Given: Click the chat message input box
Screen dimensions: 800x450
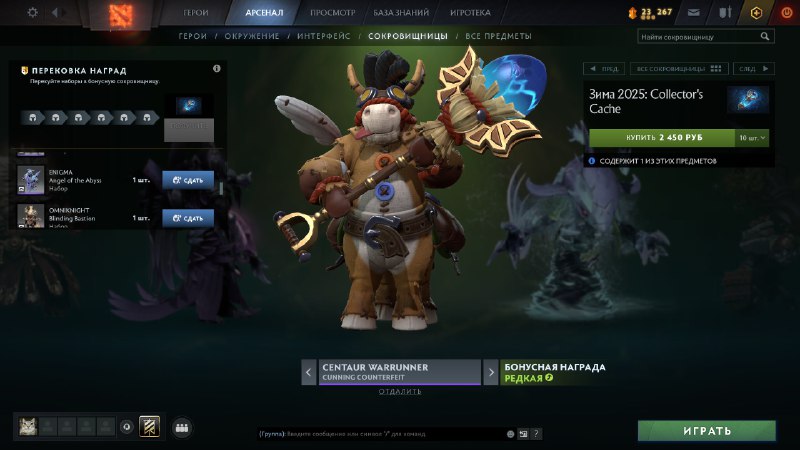Looking at the screenshot, I should pyautogui.click(x=380, y=434).
